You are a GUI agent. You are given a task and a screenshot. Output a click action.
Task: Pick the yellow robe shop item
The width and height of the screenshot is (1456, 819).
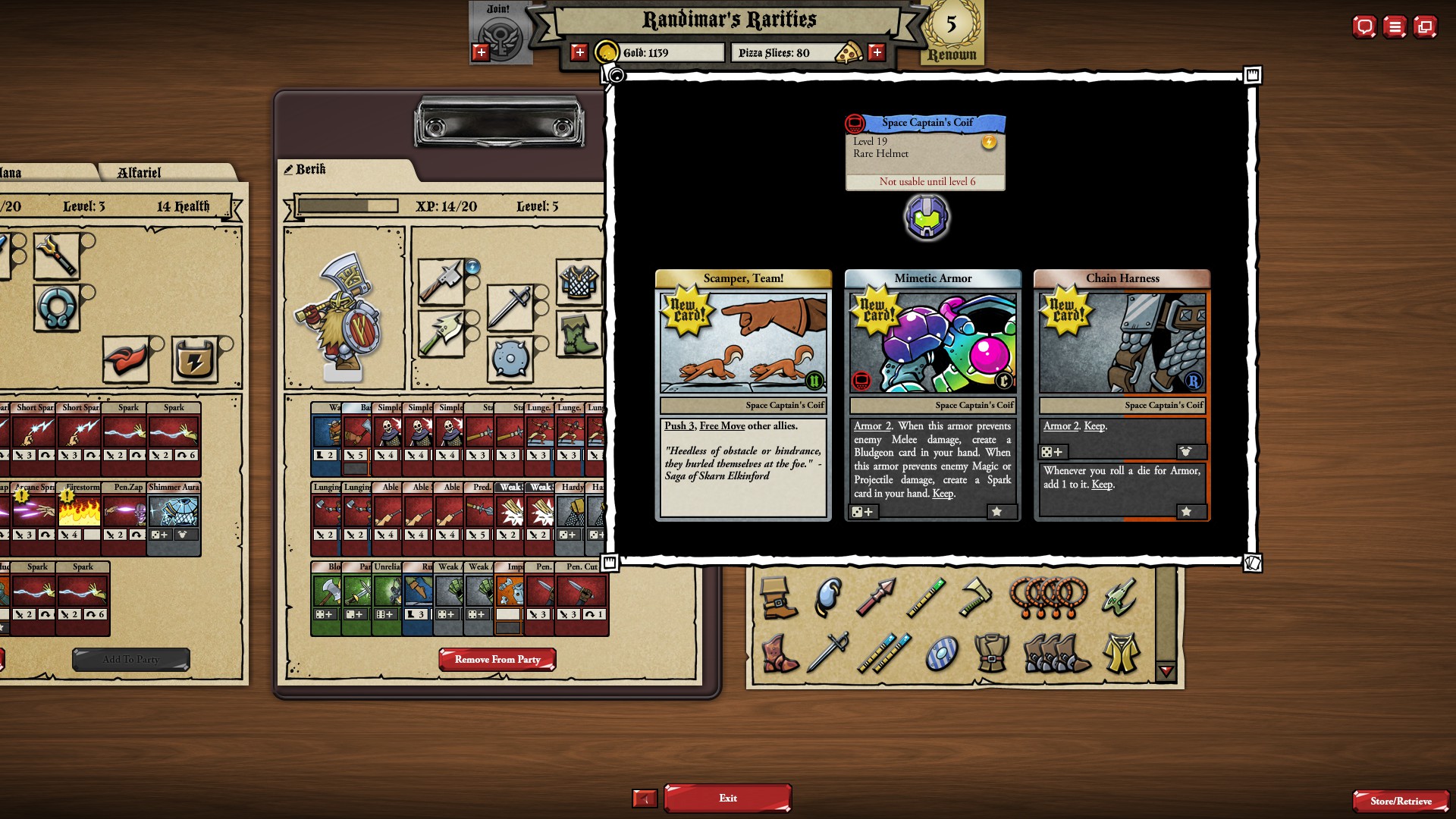(x=1122, y=654)
